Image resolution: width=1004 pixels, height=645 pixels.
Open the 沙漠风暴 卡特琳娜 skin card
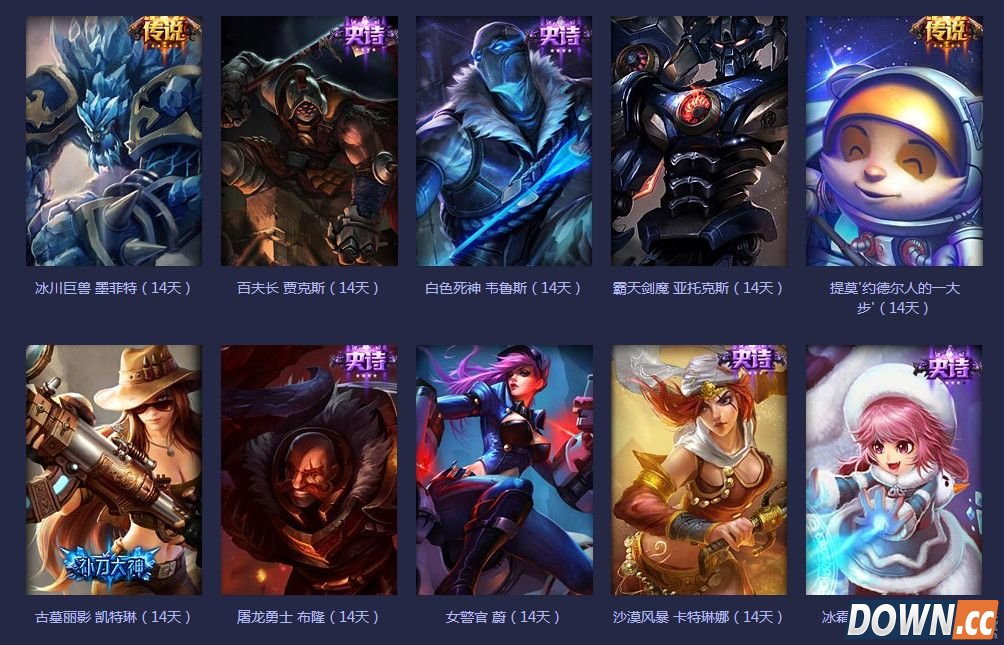point(699,470)
